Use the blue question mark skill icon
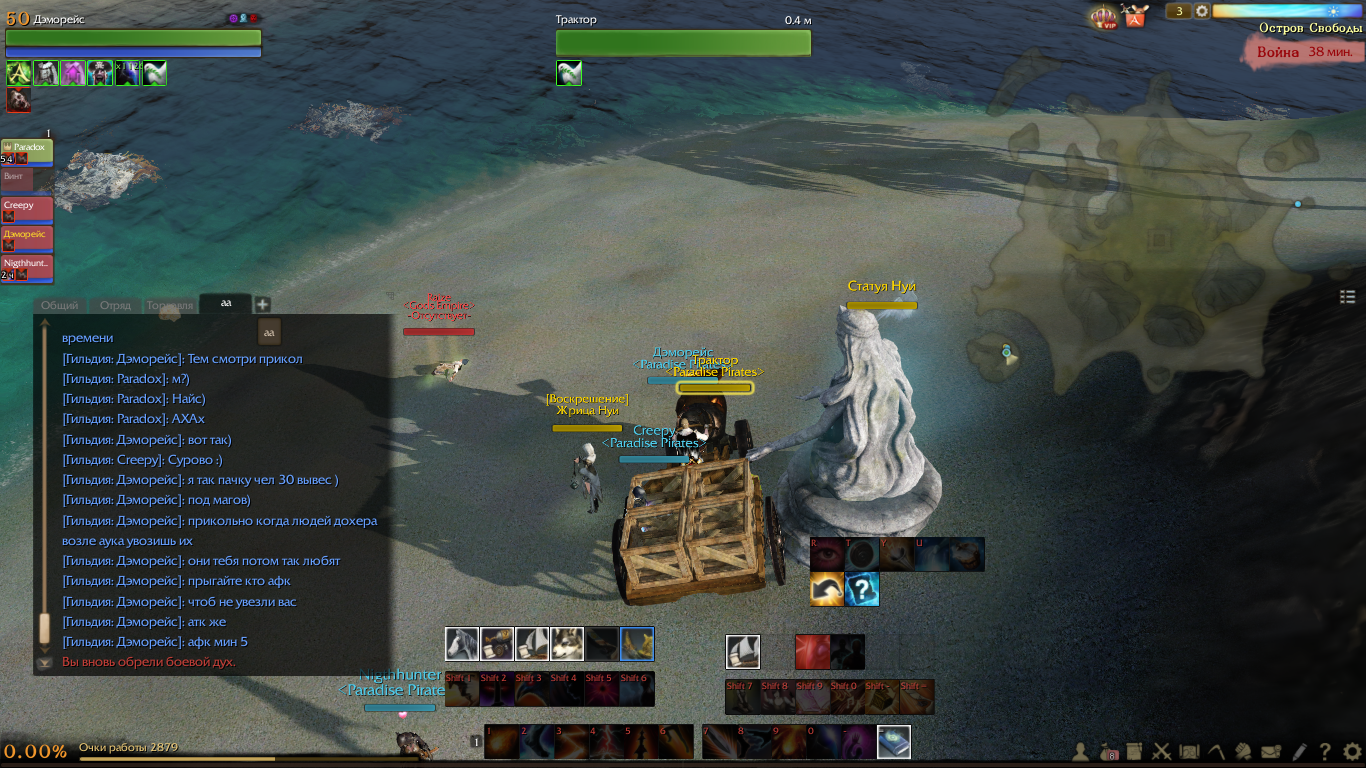 tap(861, 589)
